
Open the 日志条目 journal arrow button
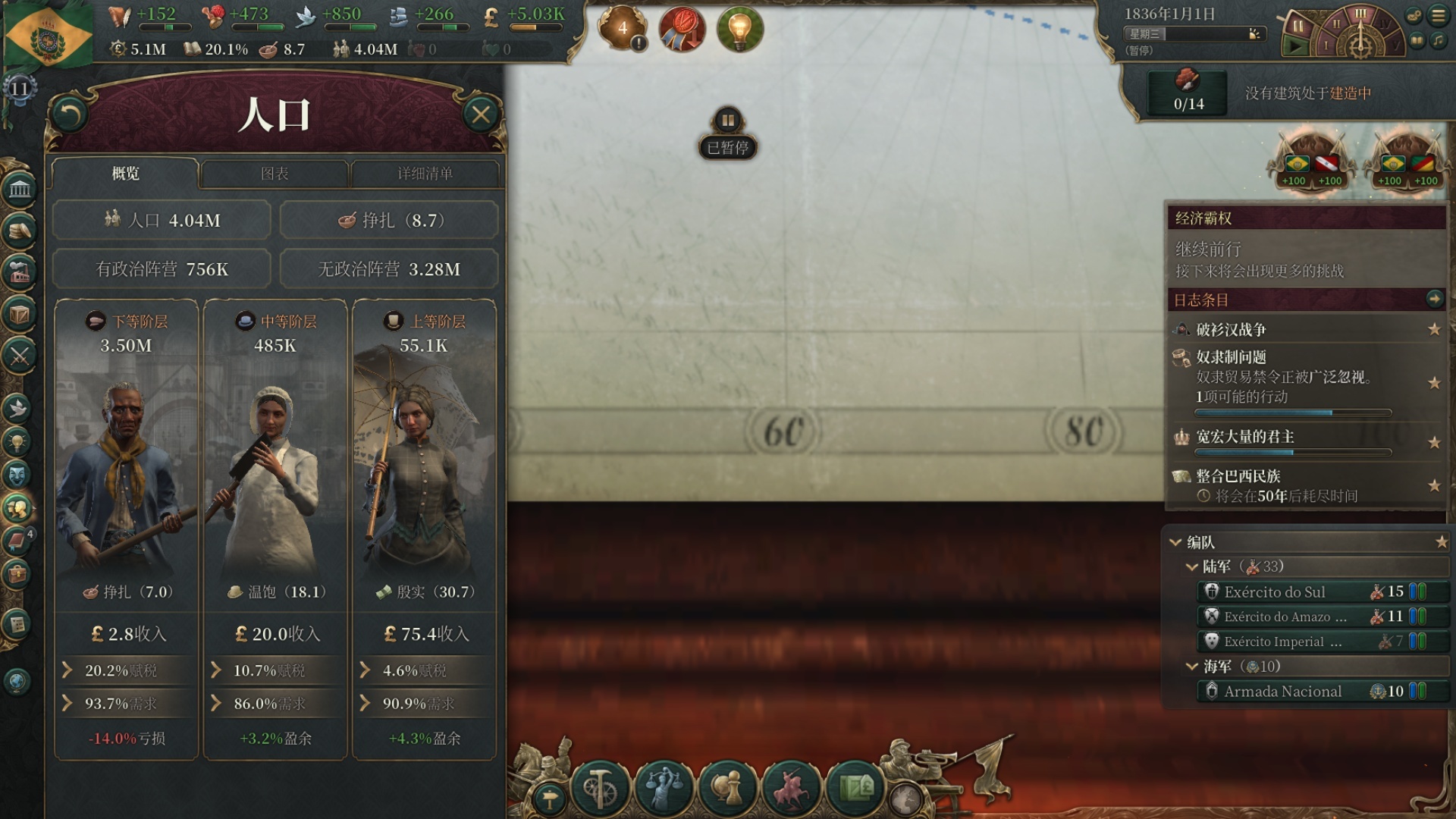pos(1434,299)
